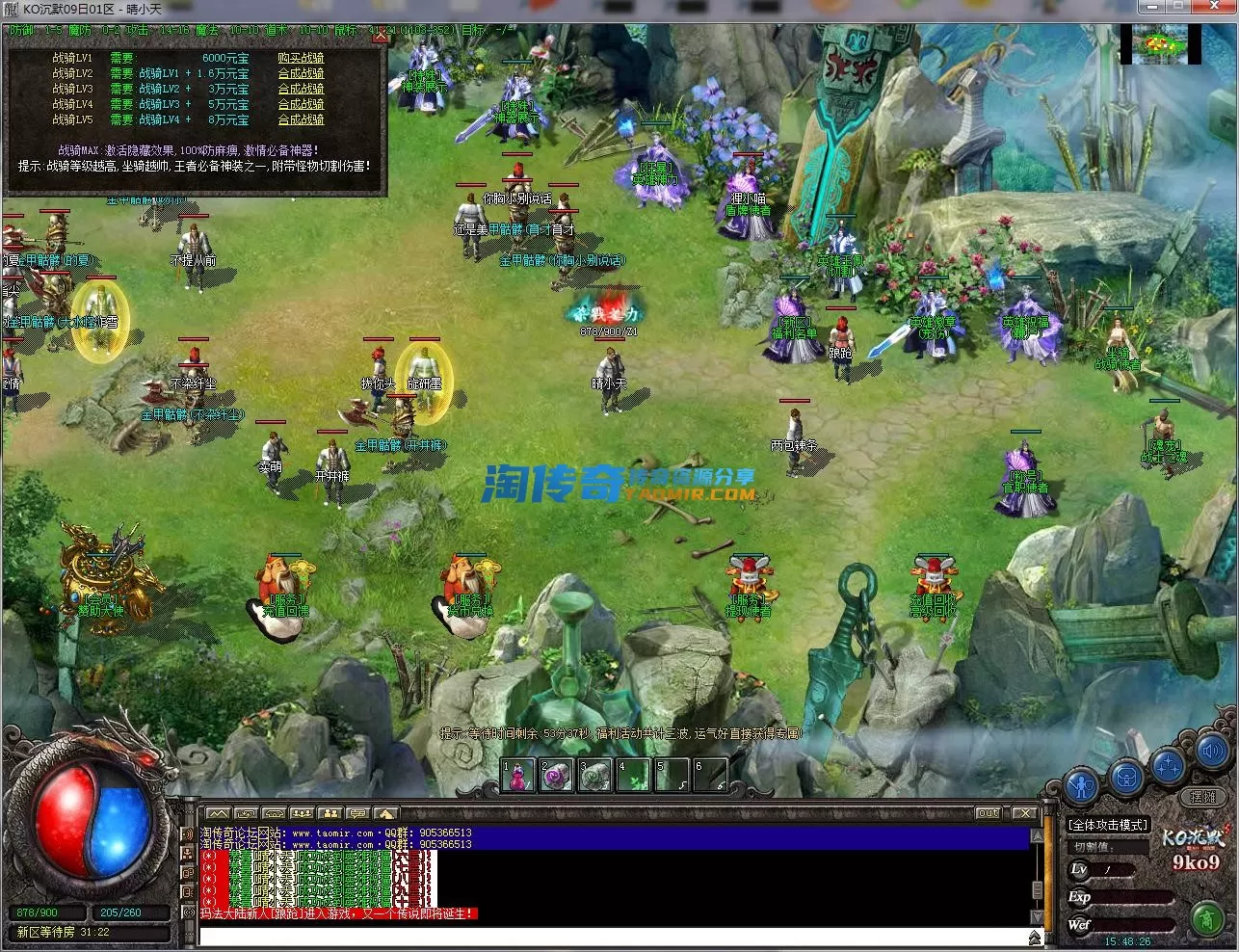
Task: Use the grey scroll in hotbar slot 3
Action: coord(595,776)
